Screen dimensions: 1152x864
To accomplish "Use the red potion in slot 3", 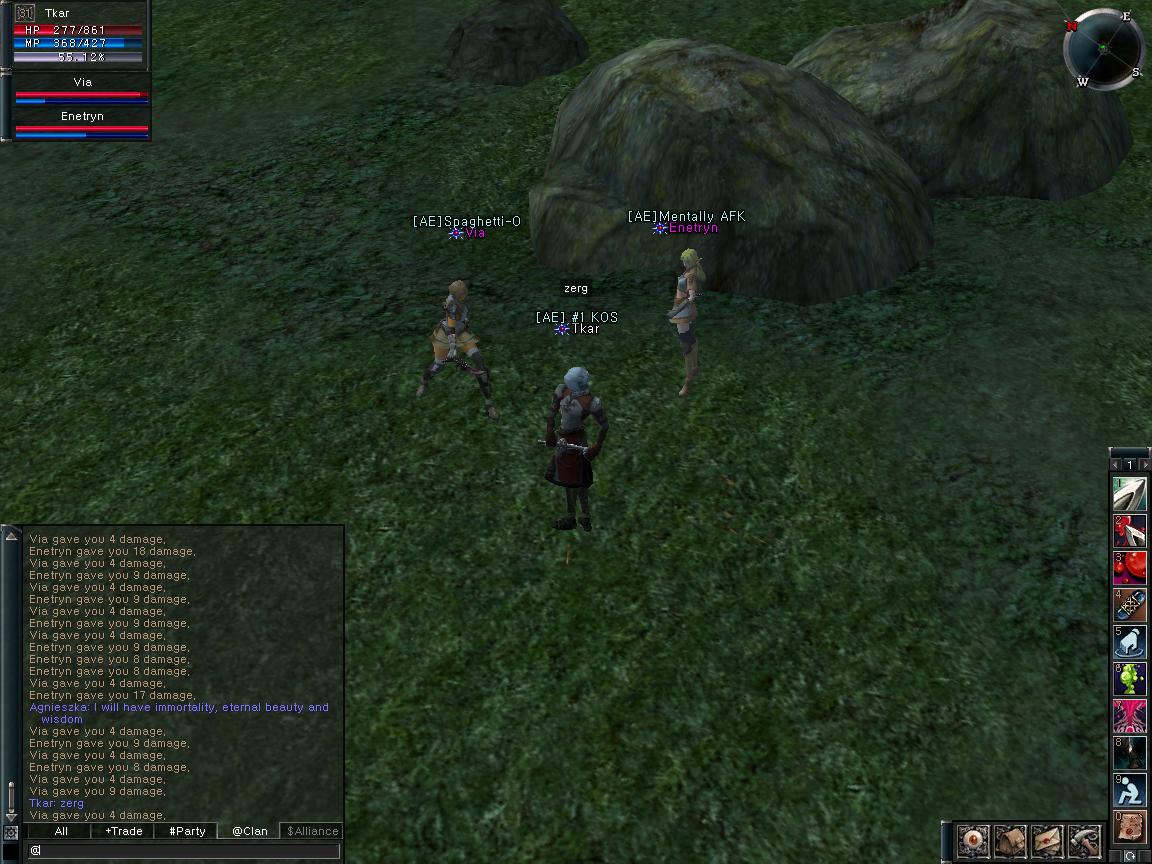I will tap(1131, 568).
